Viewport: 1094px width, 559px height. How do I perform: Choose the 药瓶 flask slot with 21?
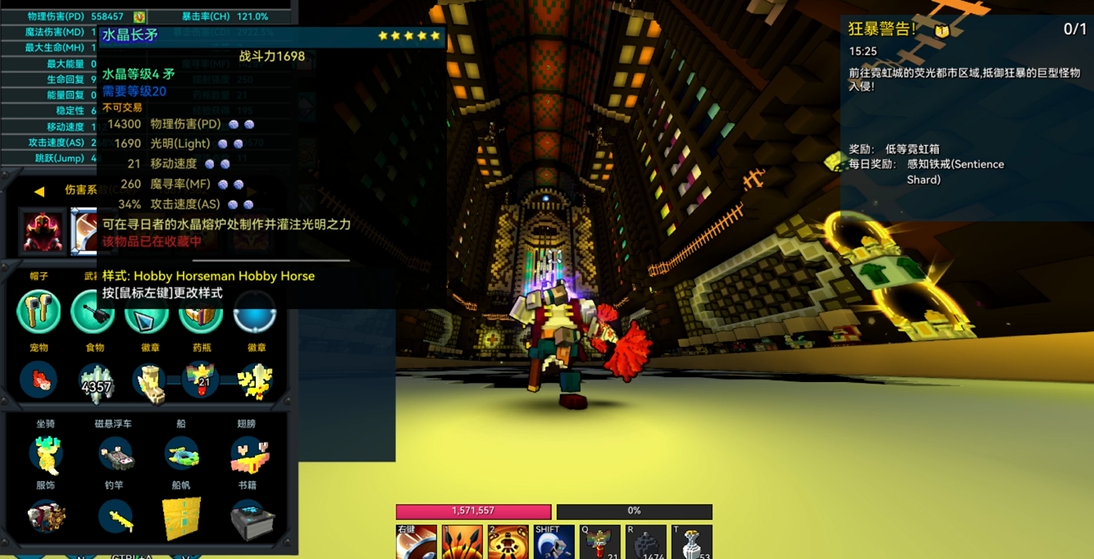(200, 381)
